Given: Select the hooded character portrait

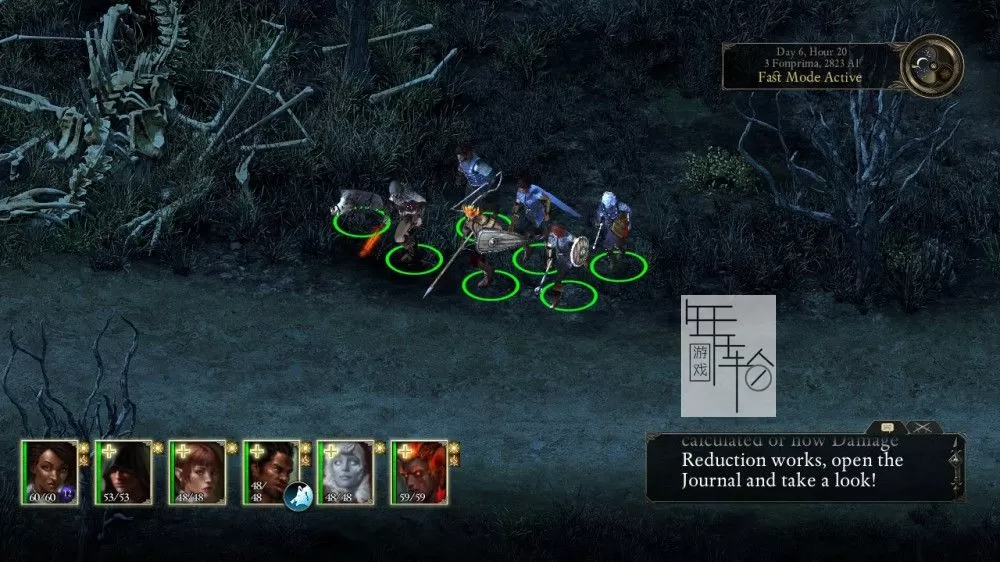Looking at the screenshot, I should point(123,471).
